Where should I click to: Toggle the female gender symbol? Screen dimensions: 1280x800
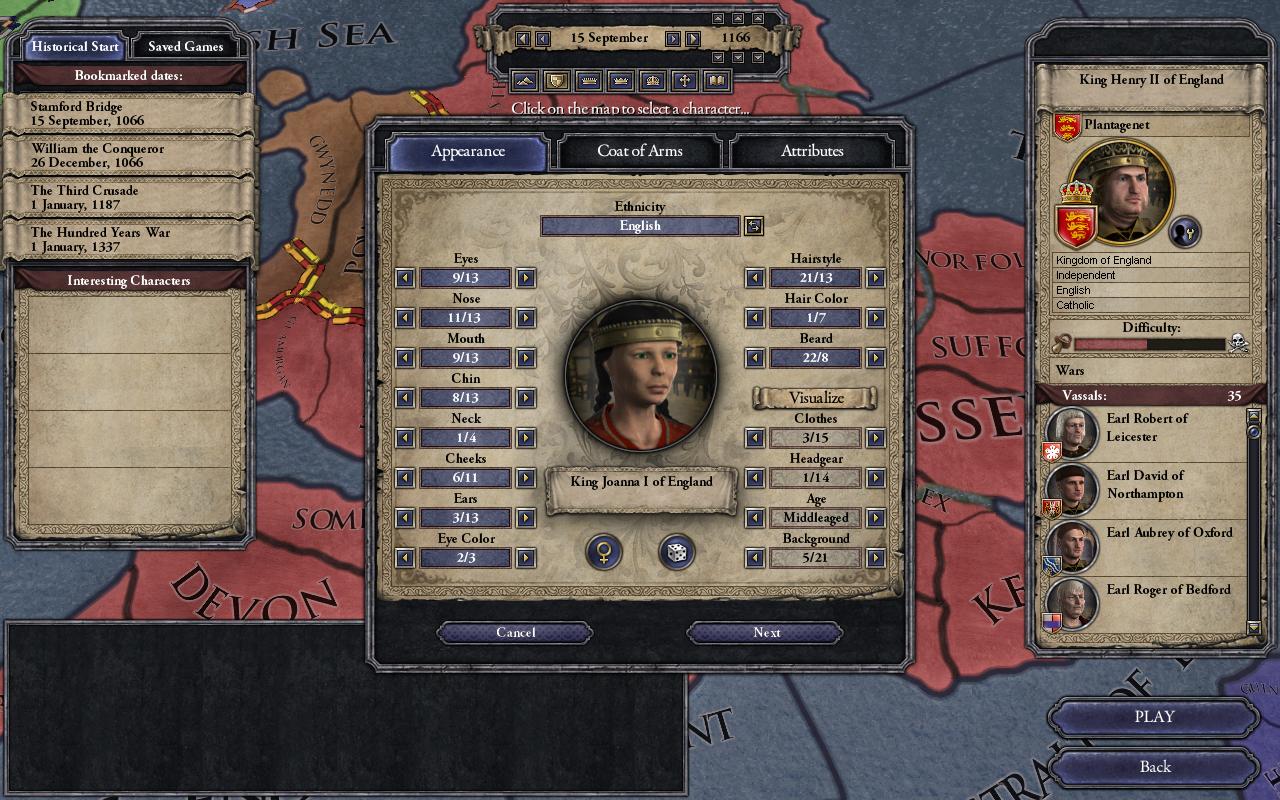pos(604,552)
